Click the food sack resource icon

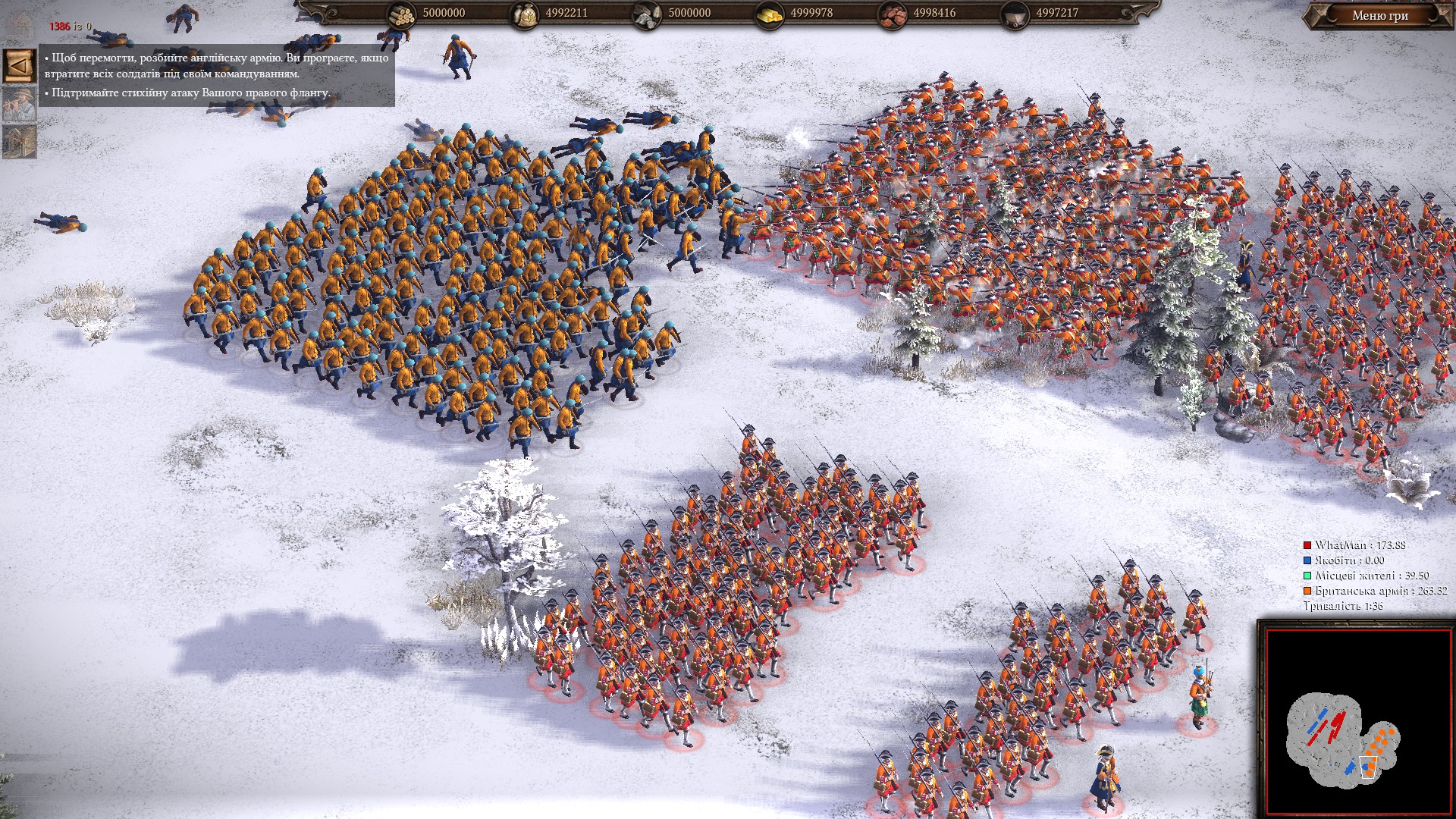click(x=525, y=14)
